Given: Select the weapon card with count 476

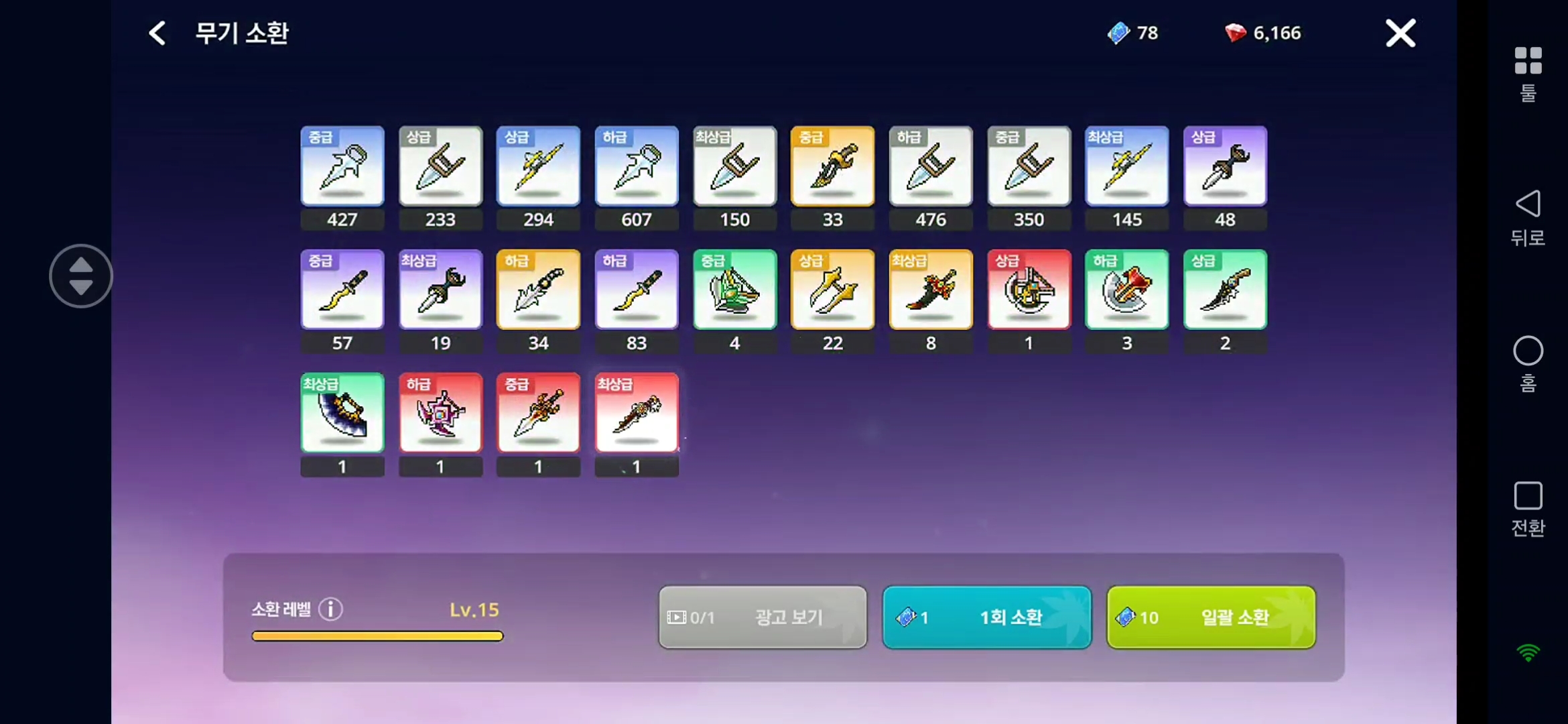Looking at the screenshot, I should click(x=931, y=166).
